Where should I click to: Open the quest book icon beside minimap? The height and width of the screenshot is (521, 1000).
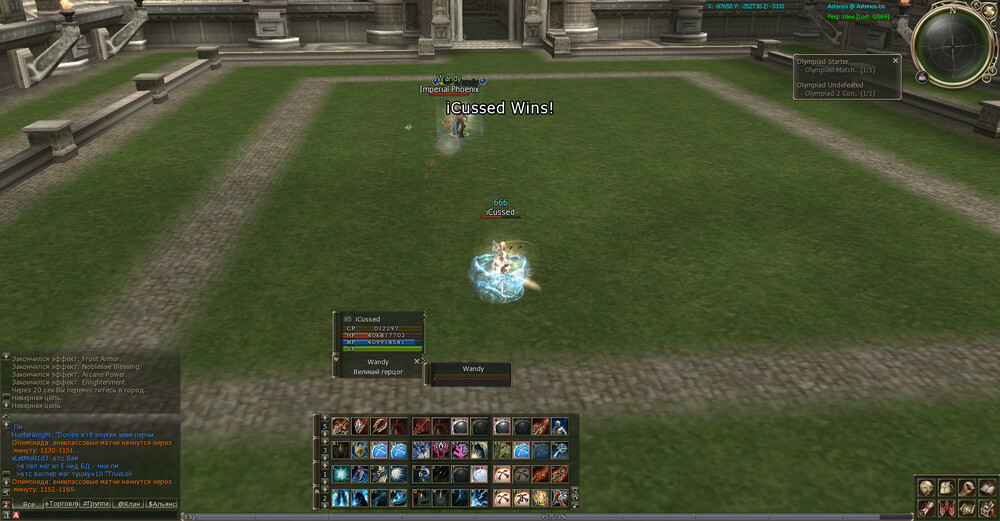[x=921, y=77]
